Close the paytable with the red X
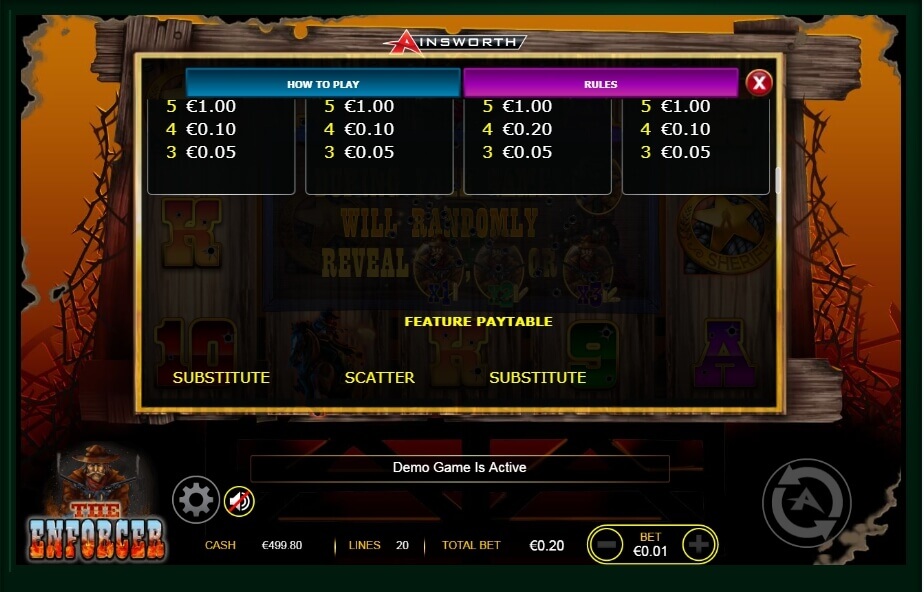Image resolution: width=924 pixels, height=592 pixels. point(759,83)
